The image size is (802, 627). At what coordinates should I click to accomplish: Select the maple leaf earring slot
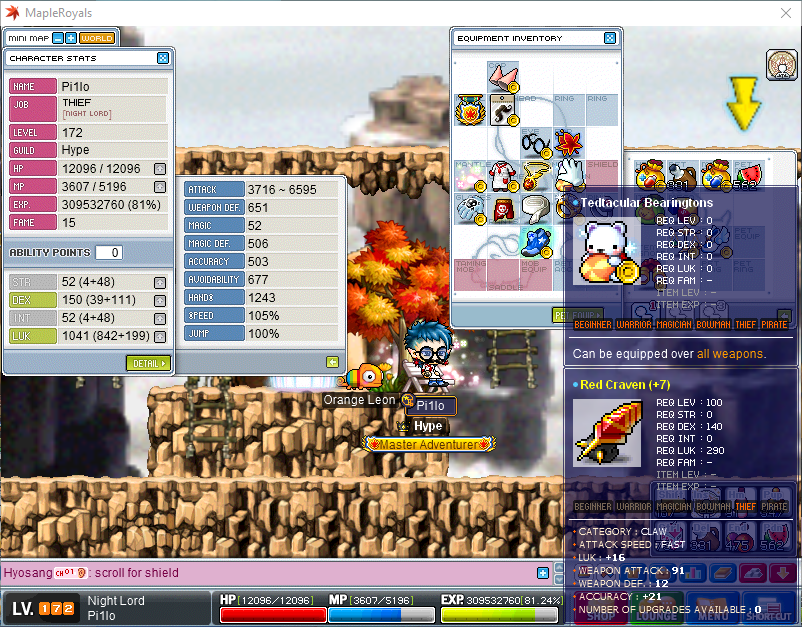569,143
